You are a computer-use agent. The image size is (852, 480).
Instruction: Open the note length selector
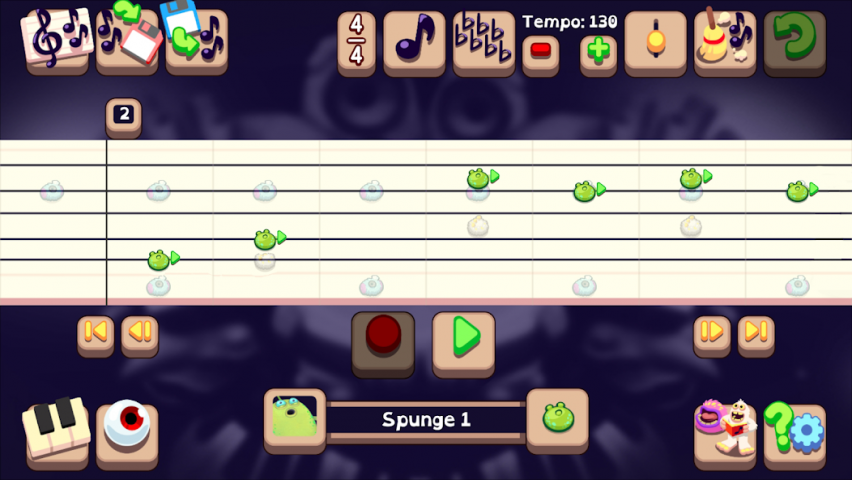414,42
